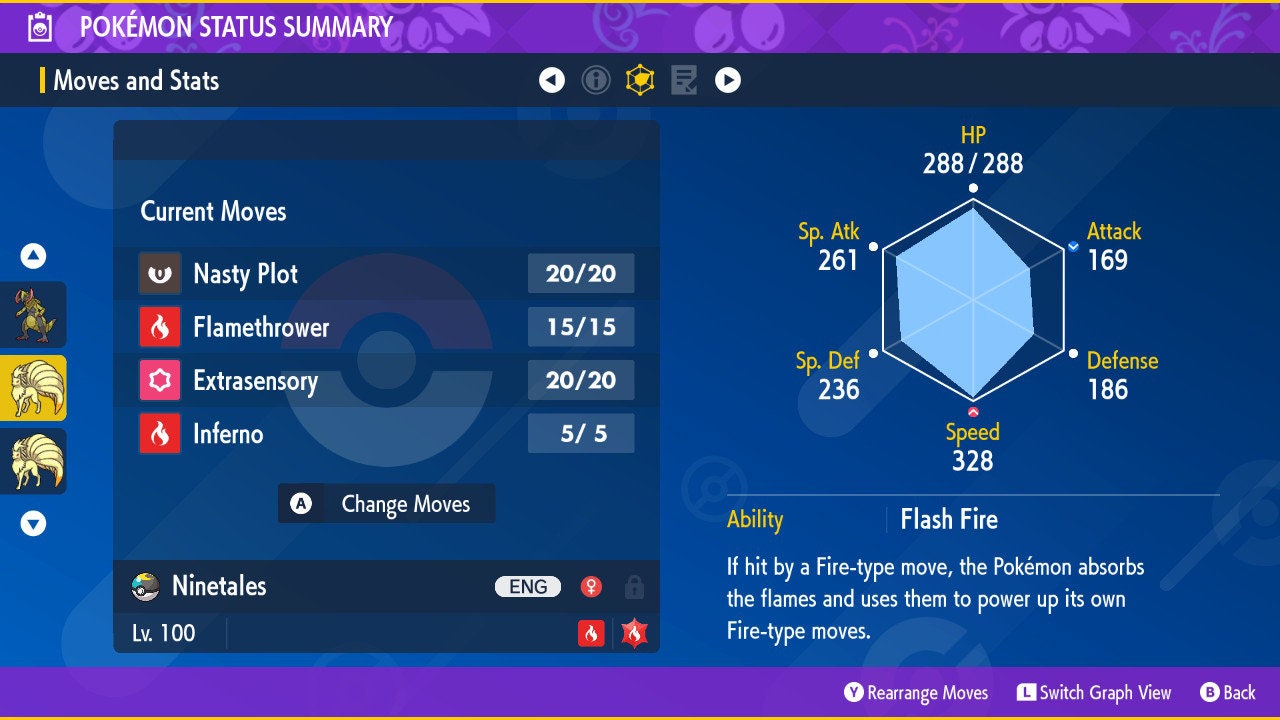This screenshot has width=1280, height=720.
Task: Click Switch Graph View
Action: (x=1094, y=693)
